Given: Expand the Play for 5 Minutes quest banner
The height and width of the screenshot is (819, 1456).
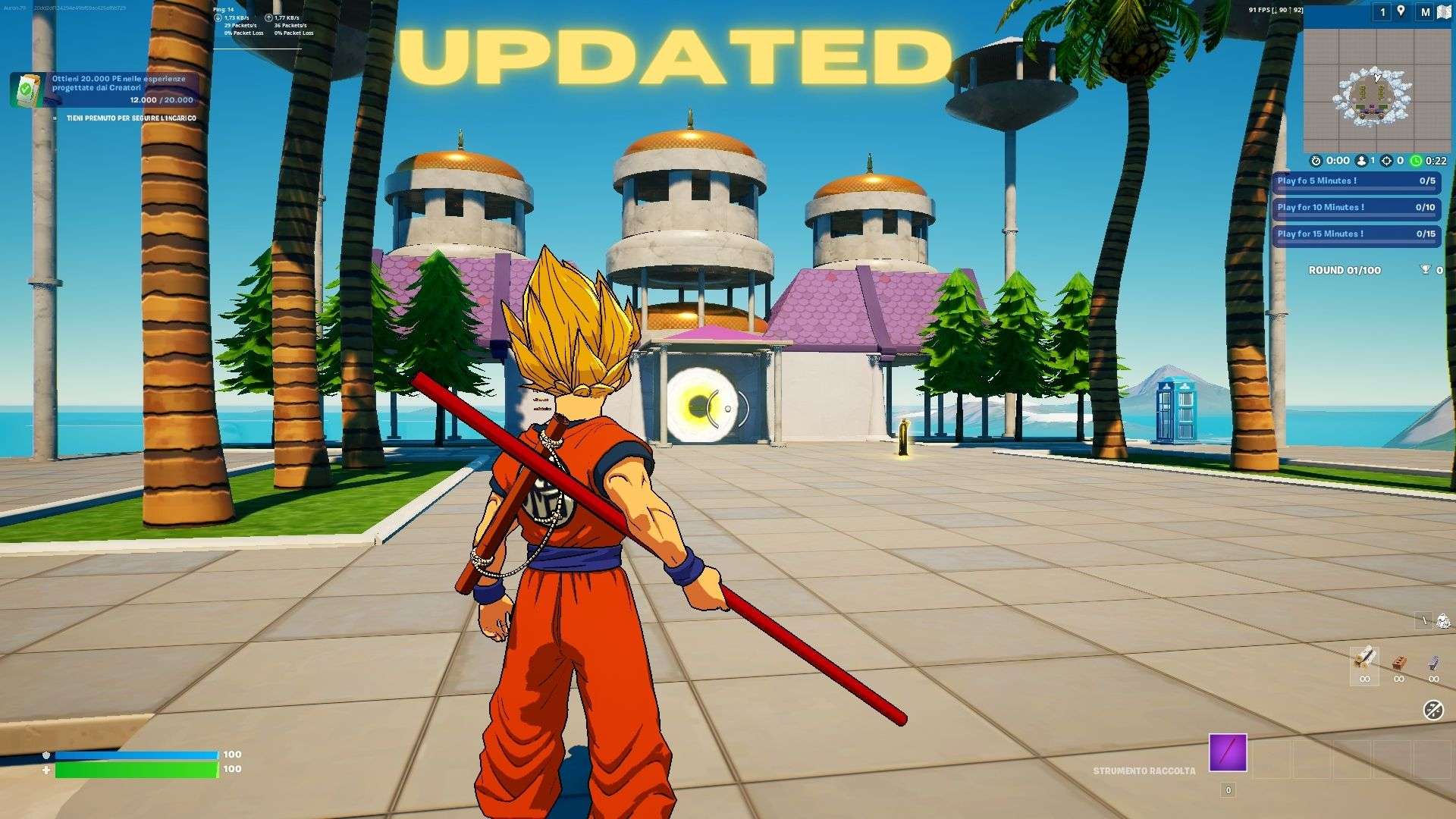Looking at the screenshot, I should coord(1356,180).
